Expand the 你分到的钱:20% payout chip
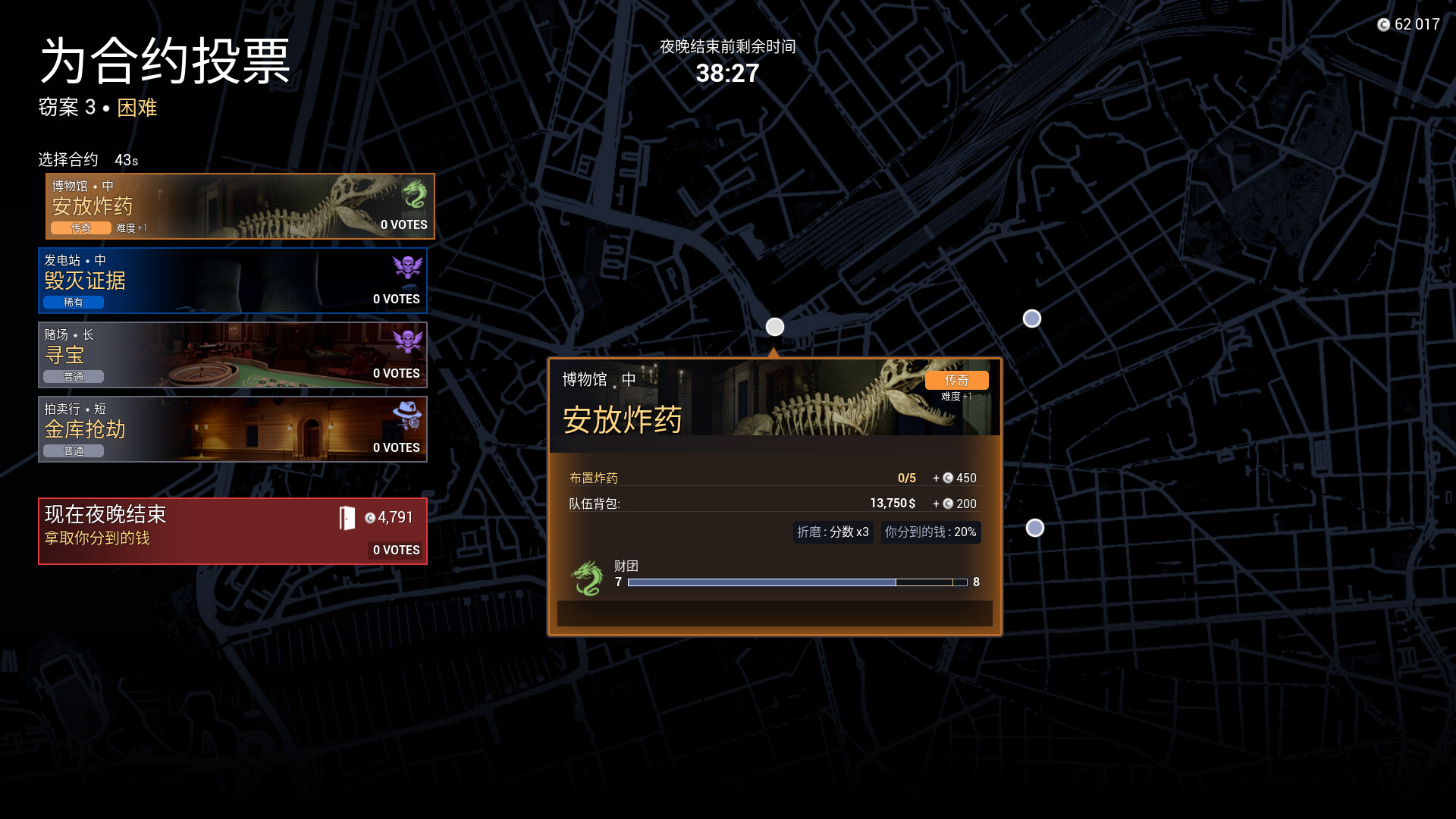The width and height of the screenshot is (1456, 819). (x=930, y=532)
